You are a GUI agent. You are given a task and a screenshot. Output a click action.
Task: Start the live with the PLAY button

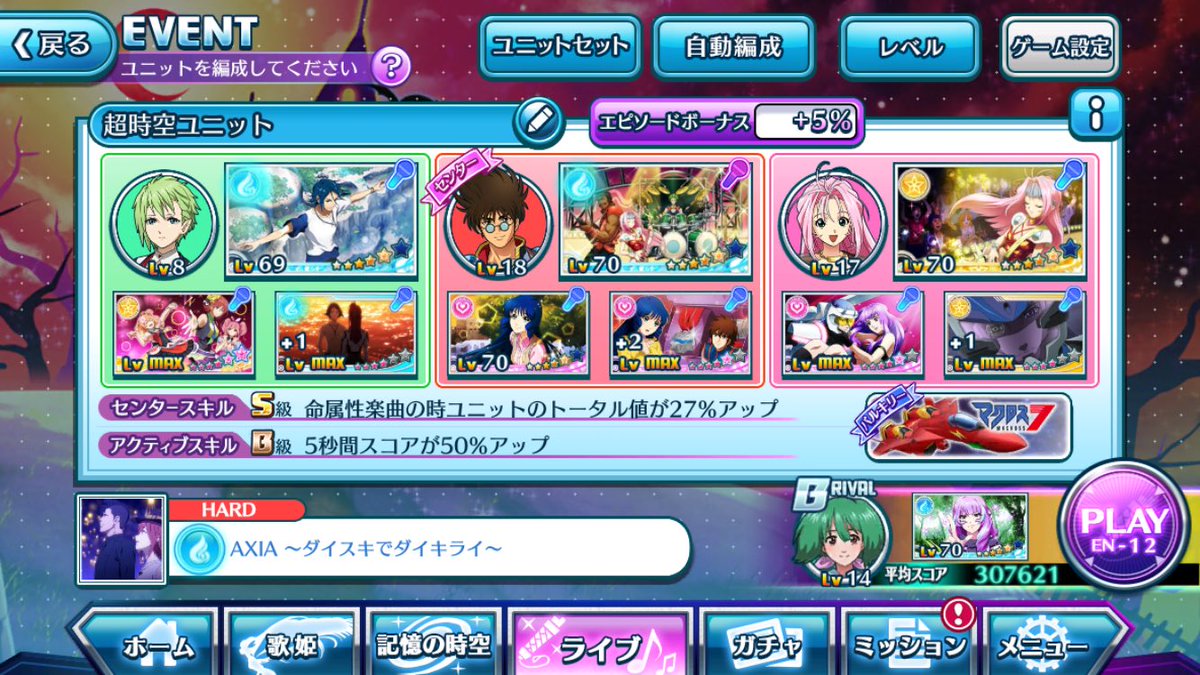pyautogui.click(x=1124, y=529)
